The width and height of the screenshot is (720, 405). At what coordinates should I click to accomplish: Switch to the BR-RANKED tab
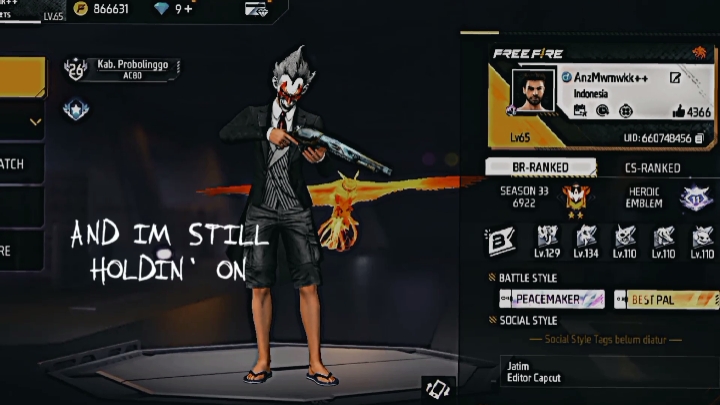pyautogui.click(x=540, y=168)
